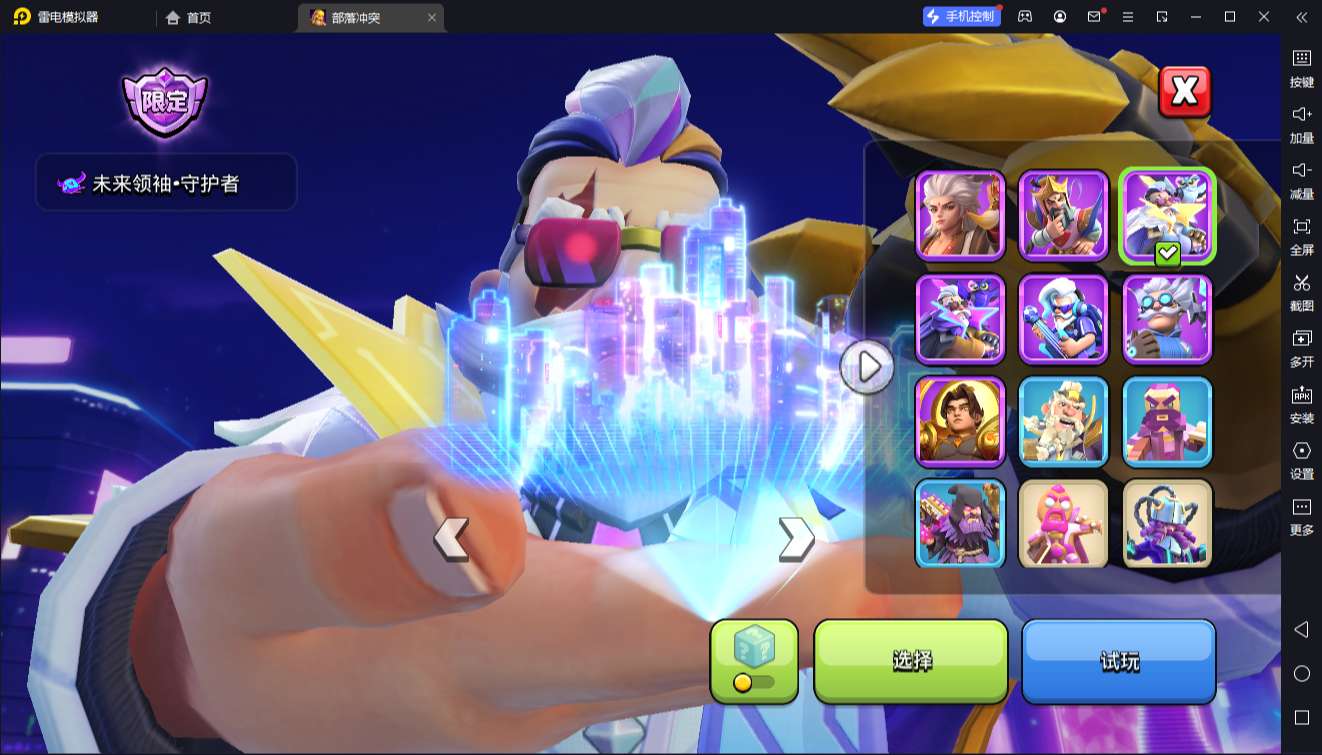Choose the crowned king skin thumbnail
The image size is (1322, 755).
(x=1063, y=215)
